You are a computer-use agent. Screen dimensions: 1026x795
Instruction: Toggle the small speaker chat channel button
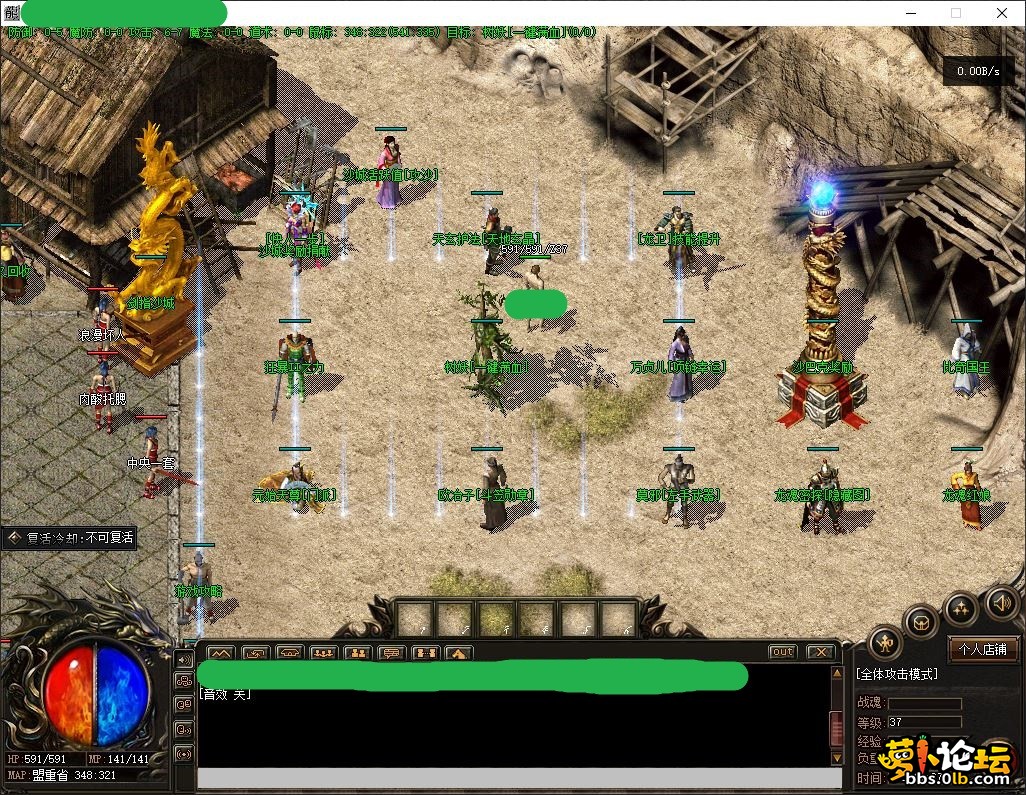click(184, 658)
